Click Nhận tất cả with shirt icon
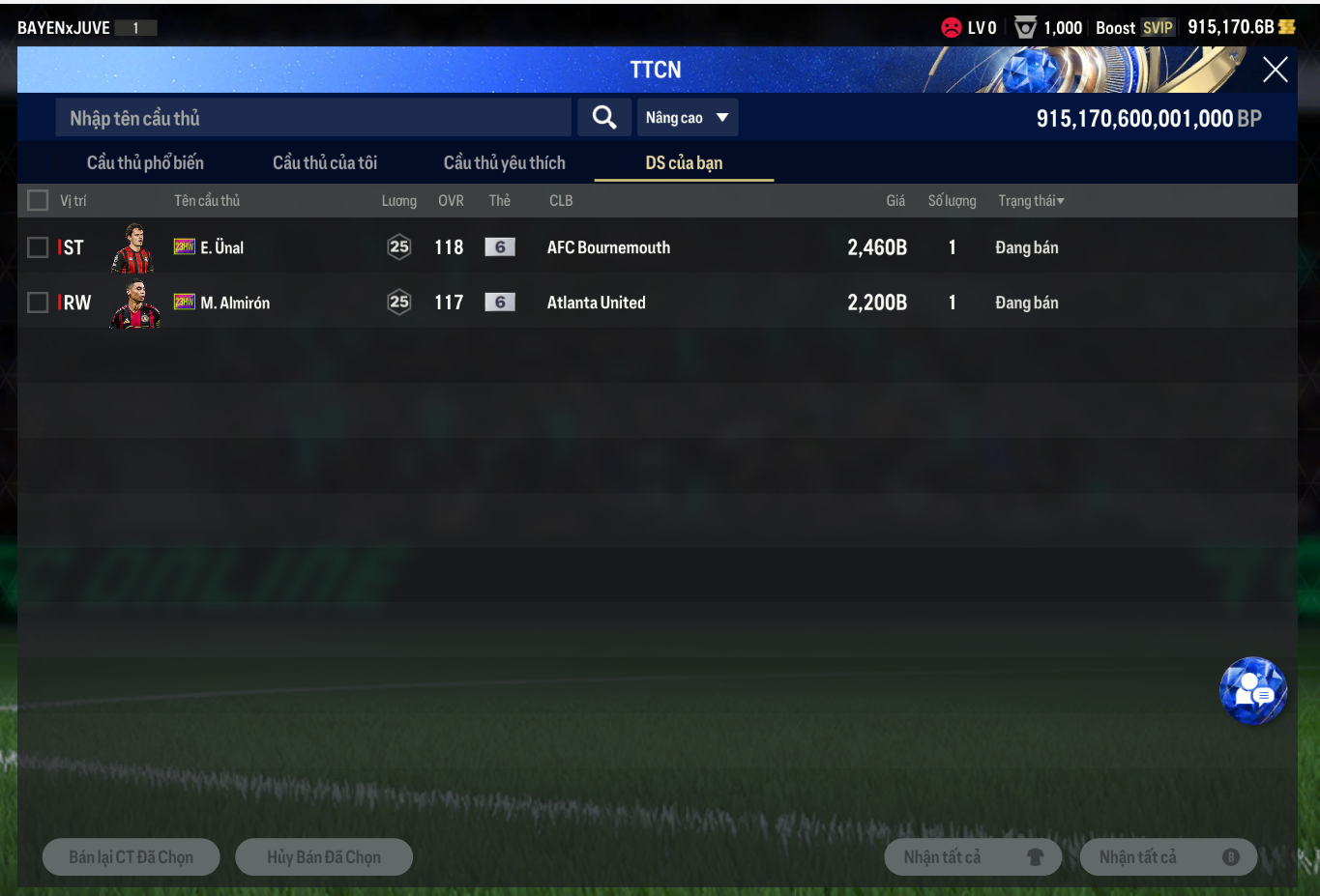 [x=973, y=857]
